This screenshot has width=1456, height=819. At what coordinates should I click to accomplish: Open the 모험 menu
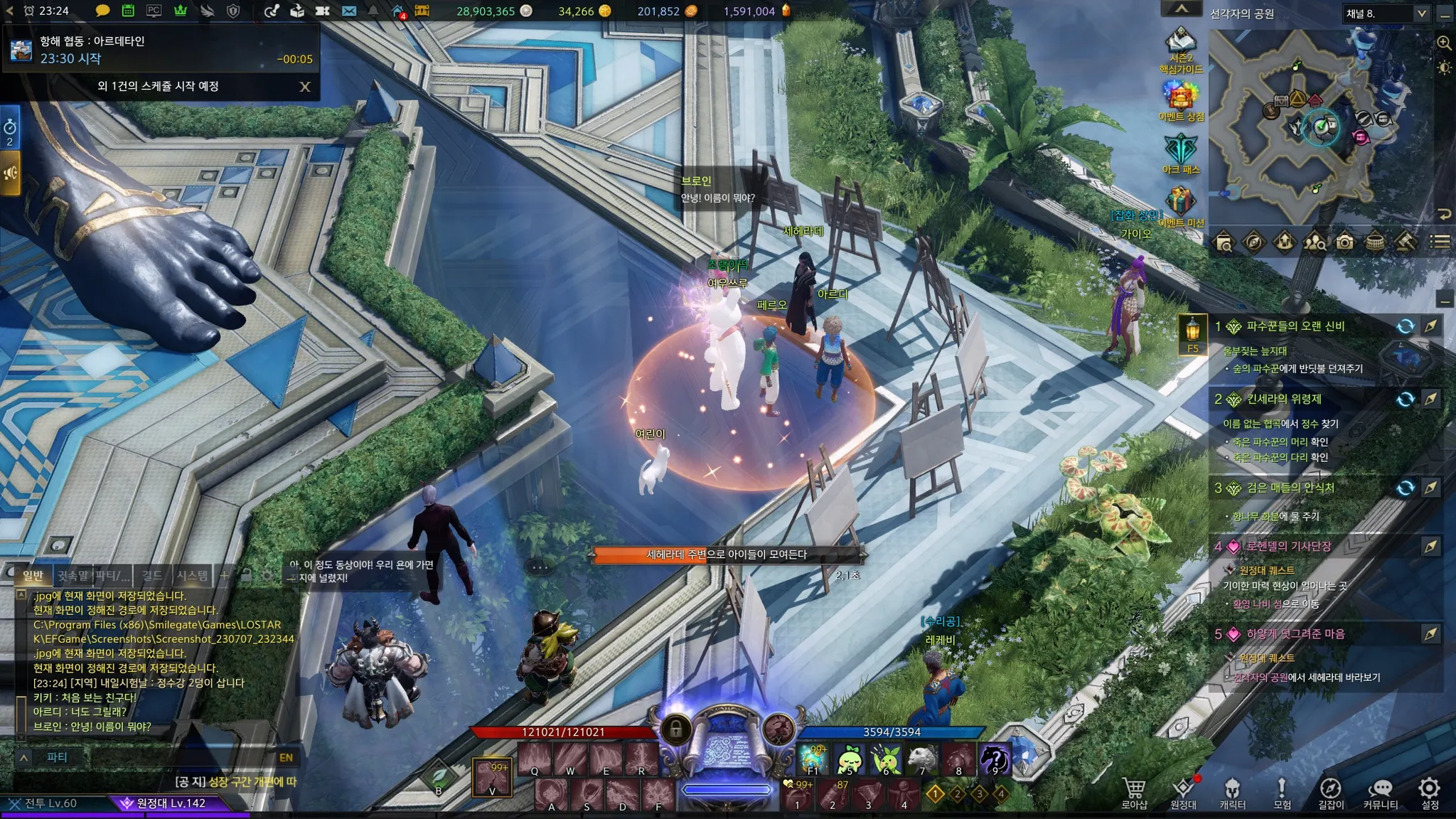coord(1282,793)
